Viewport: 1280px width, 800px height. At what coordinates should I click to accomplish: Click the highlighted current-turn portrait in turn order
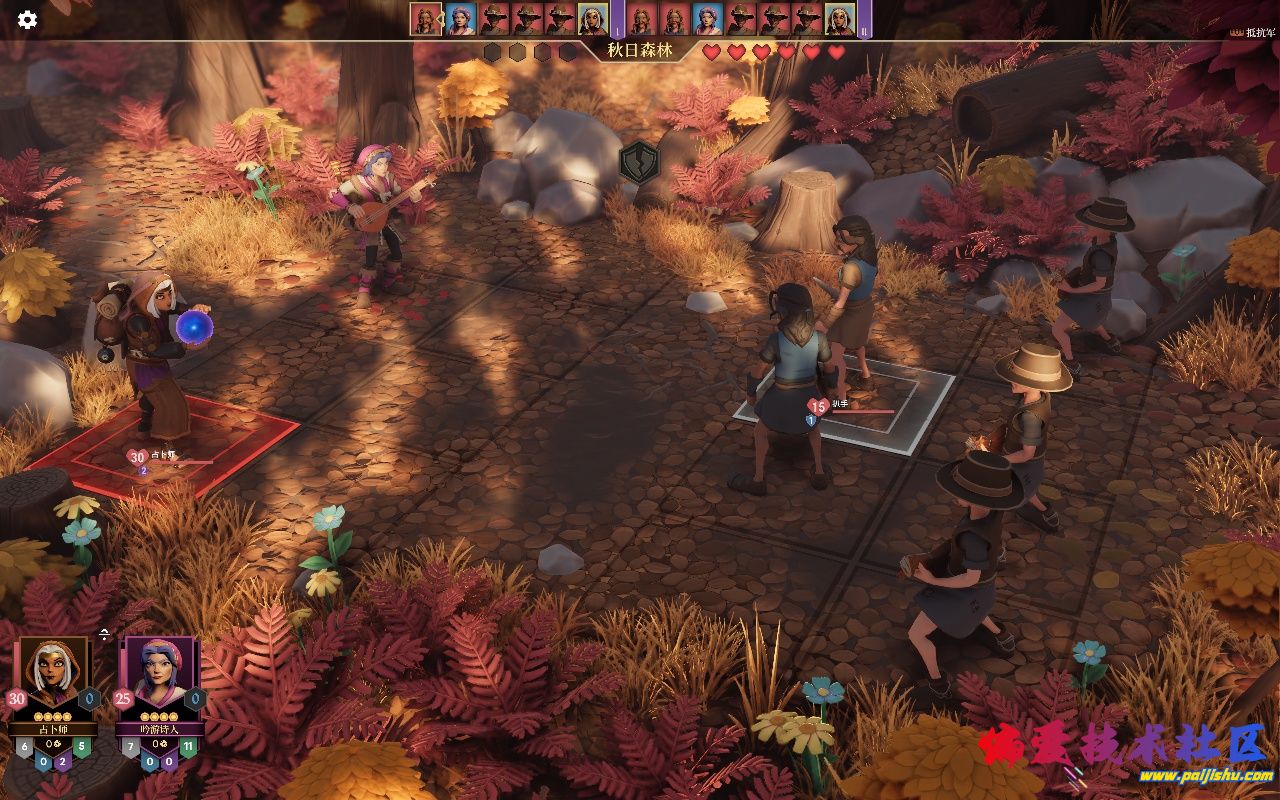pyautogui.click(x=426, y=19)
